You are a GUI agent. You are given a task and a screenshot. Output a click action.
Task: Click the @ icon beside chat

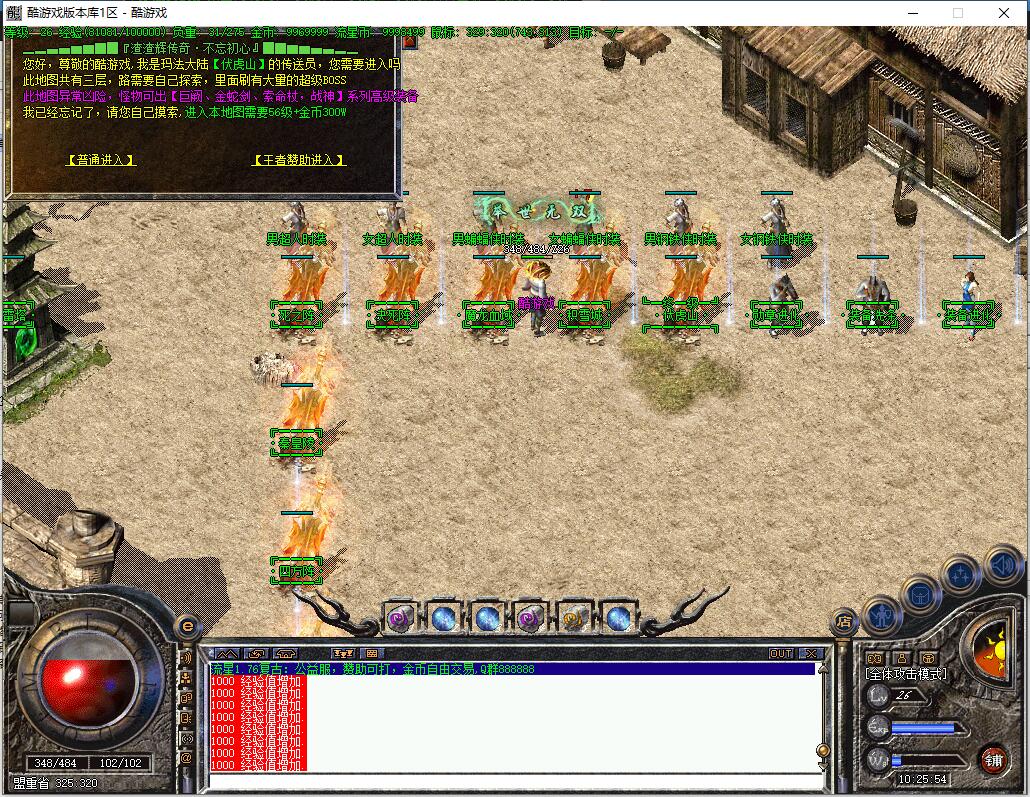click(x=186, y=757)
